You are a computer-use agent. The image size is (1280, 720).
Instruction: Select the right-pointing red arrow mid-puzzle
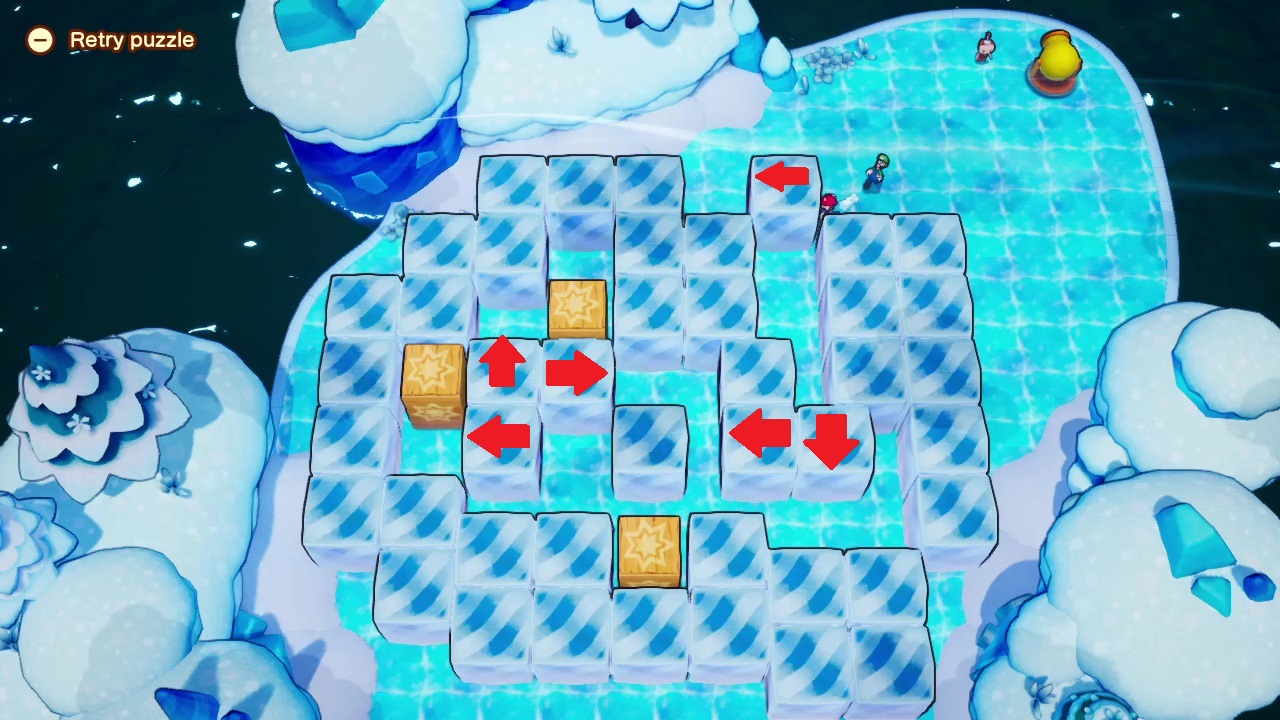pos(577,373)
